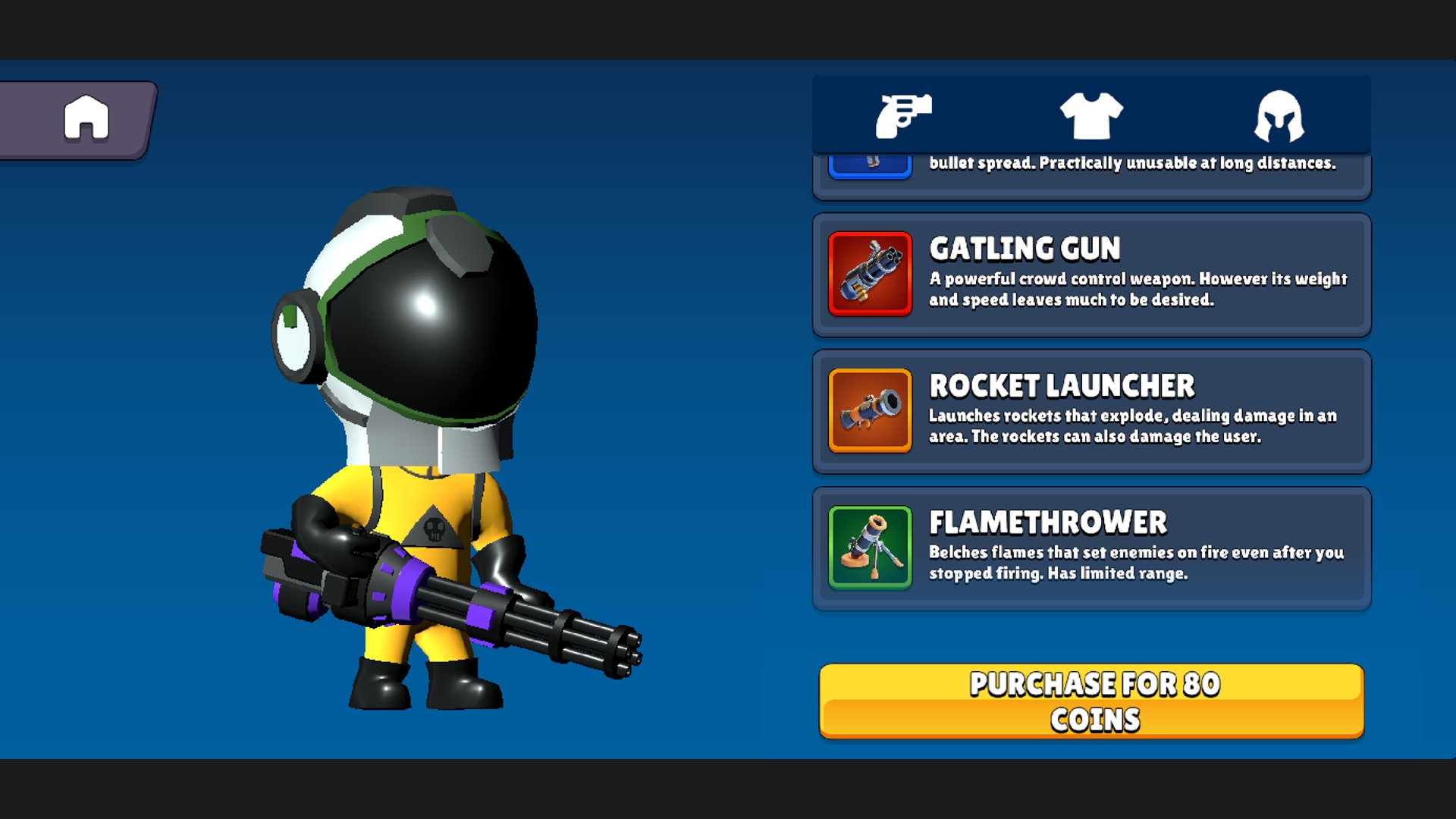Select the Rocket Launcher list entry
The height and width of the screenshot is (819, 1456).
tap(1092, 410)
